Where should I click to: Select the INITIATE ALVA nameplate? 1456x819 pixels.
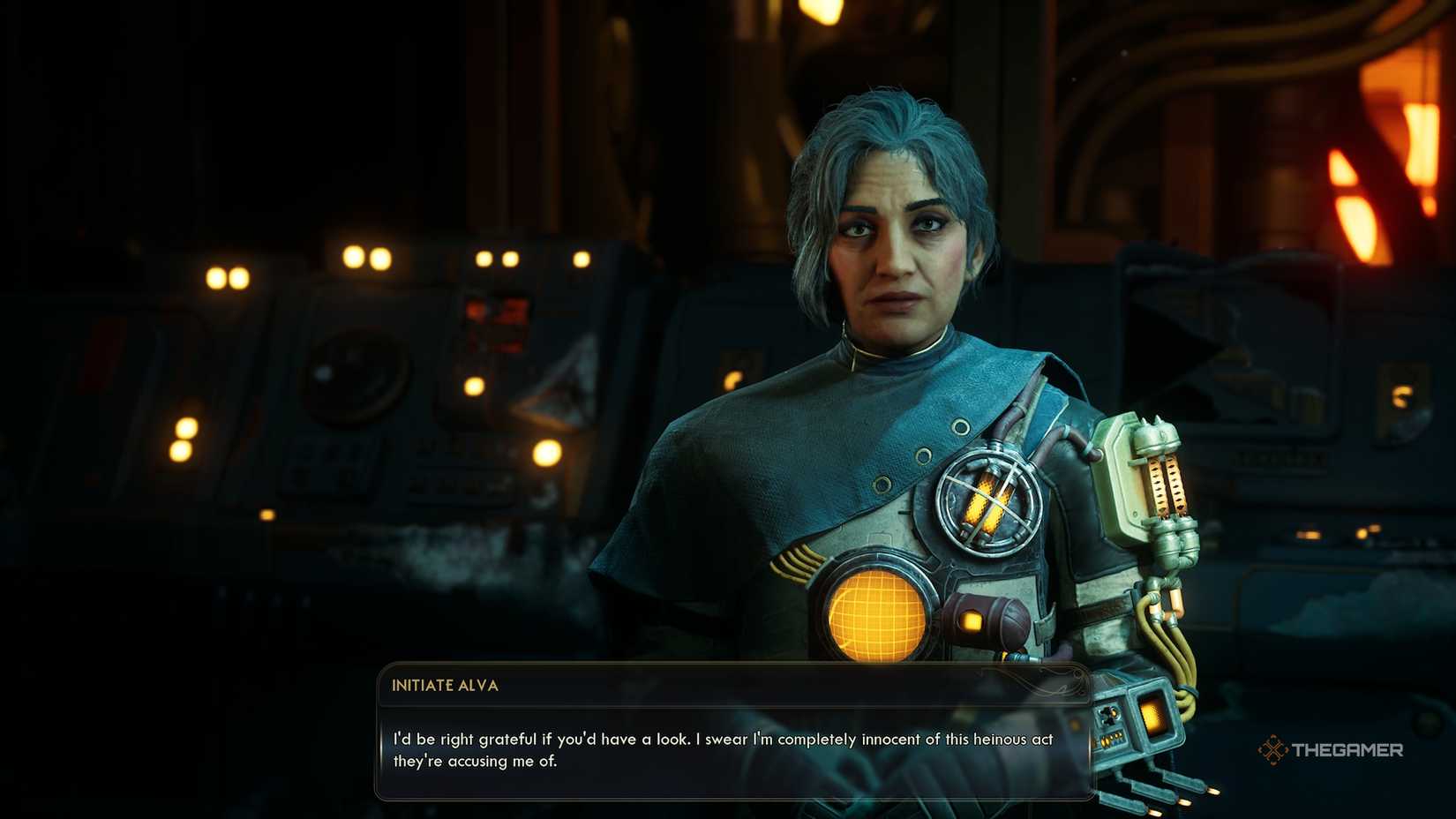click(x=446, y=685)
